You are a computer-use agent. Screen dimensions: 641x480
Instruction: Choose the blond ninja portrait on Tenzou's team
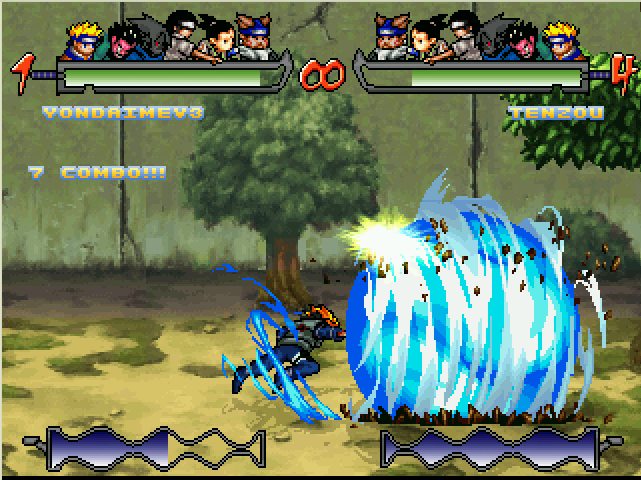point(561,38)
